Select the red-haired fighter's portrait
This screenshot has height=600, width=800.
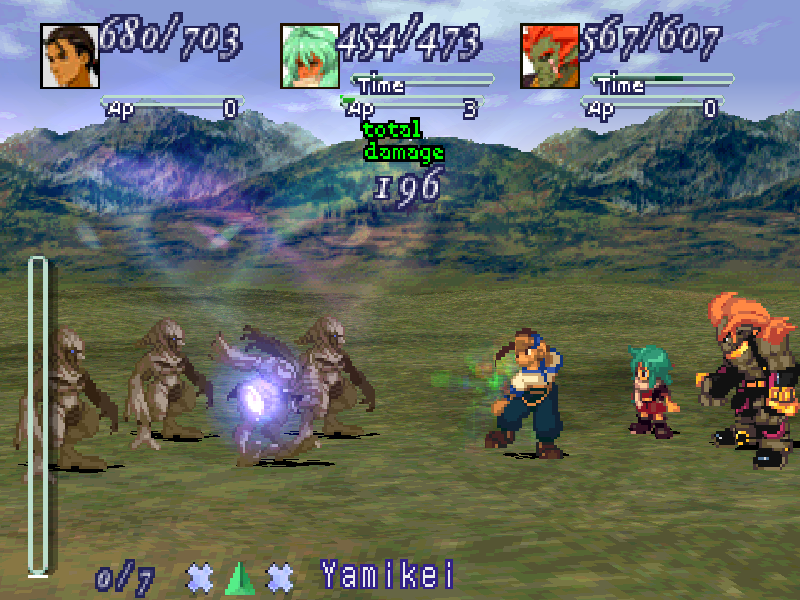[549, 55]
